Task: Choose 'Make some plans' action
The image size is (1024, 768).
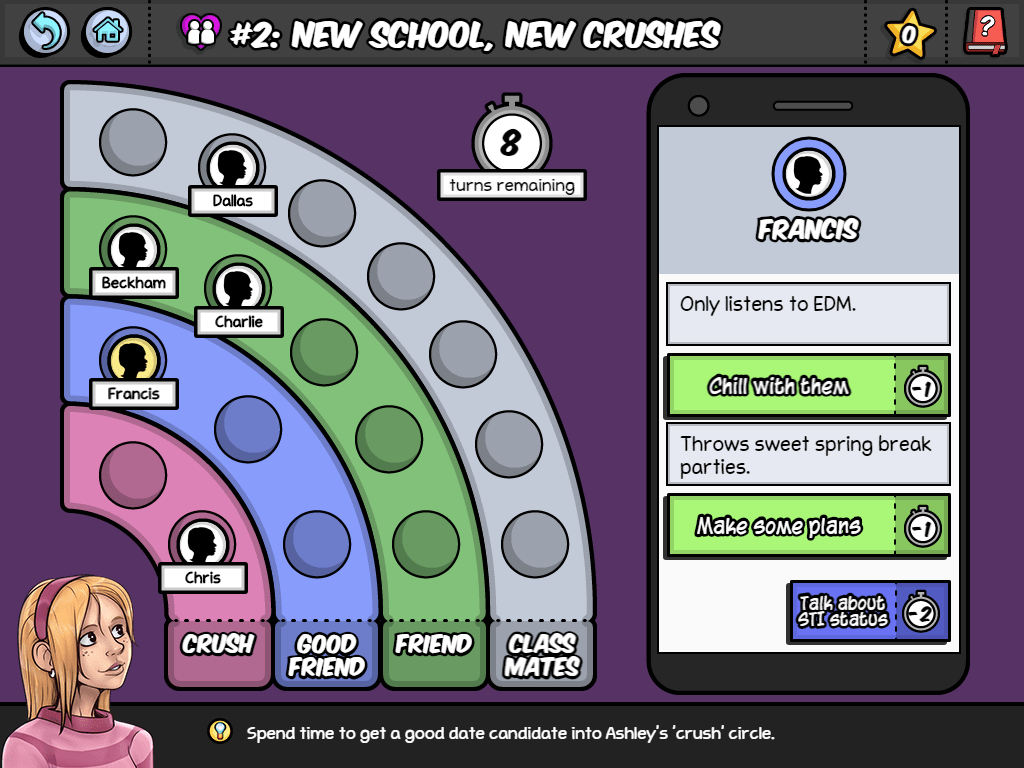Action: click(780, 526)
